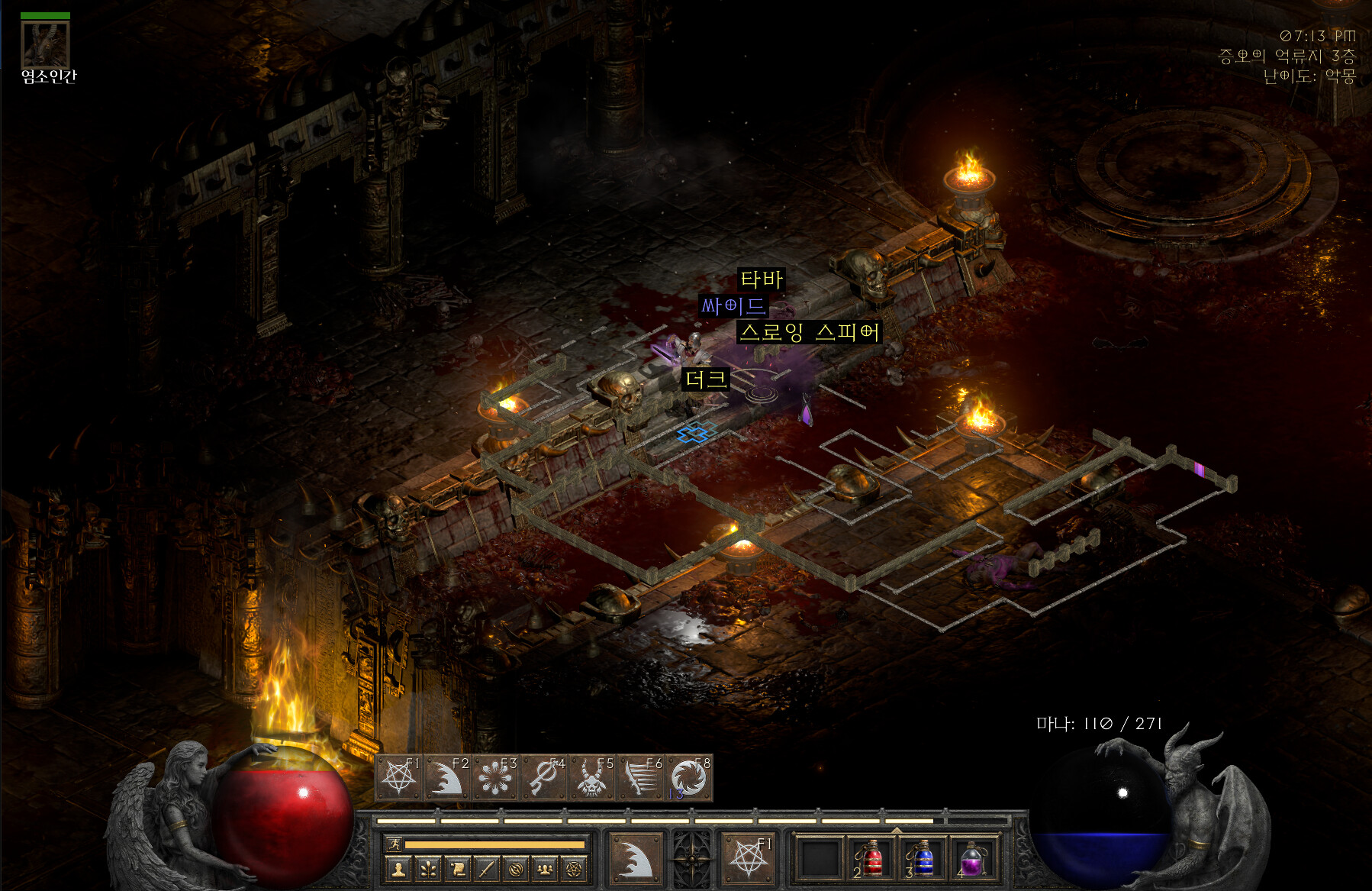
Task: Select the F2 claw skill hotkey slot
Action: tap(448, 779)
